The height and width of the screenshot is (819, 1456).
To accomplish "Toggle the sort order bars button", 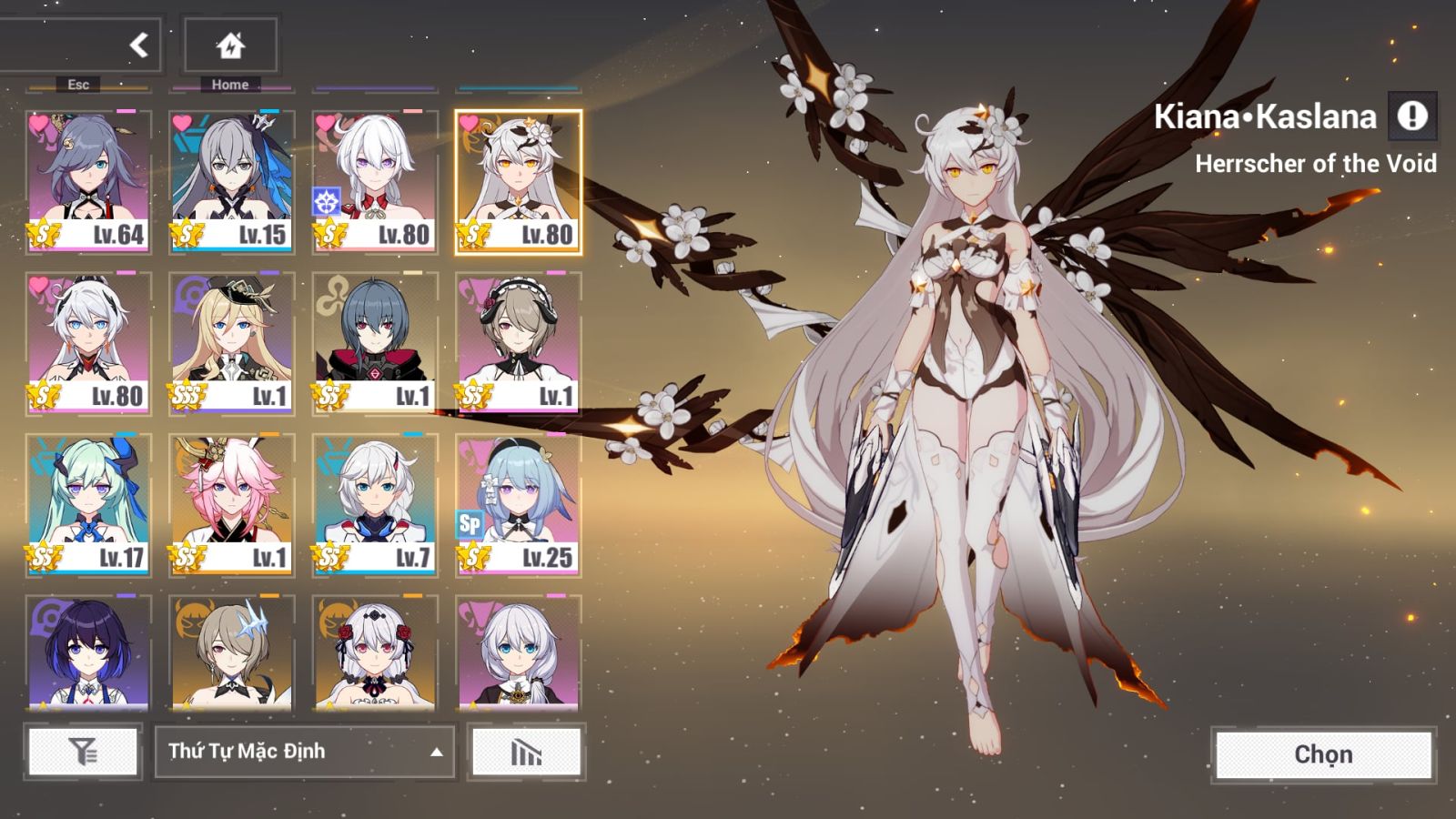I will pyautogui.click(x=526, y=752).
